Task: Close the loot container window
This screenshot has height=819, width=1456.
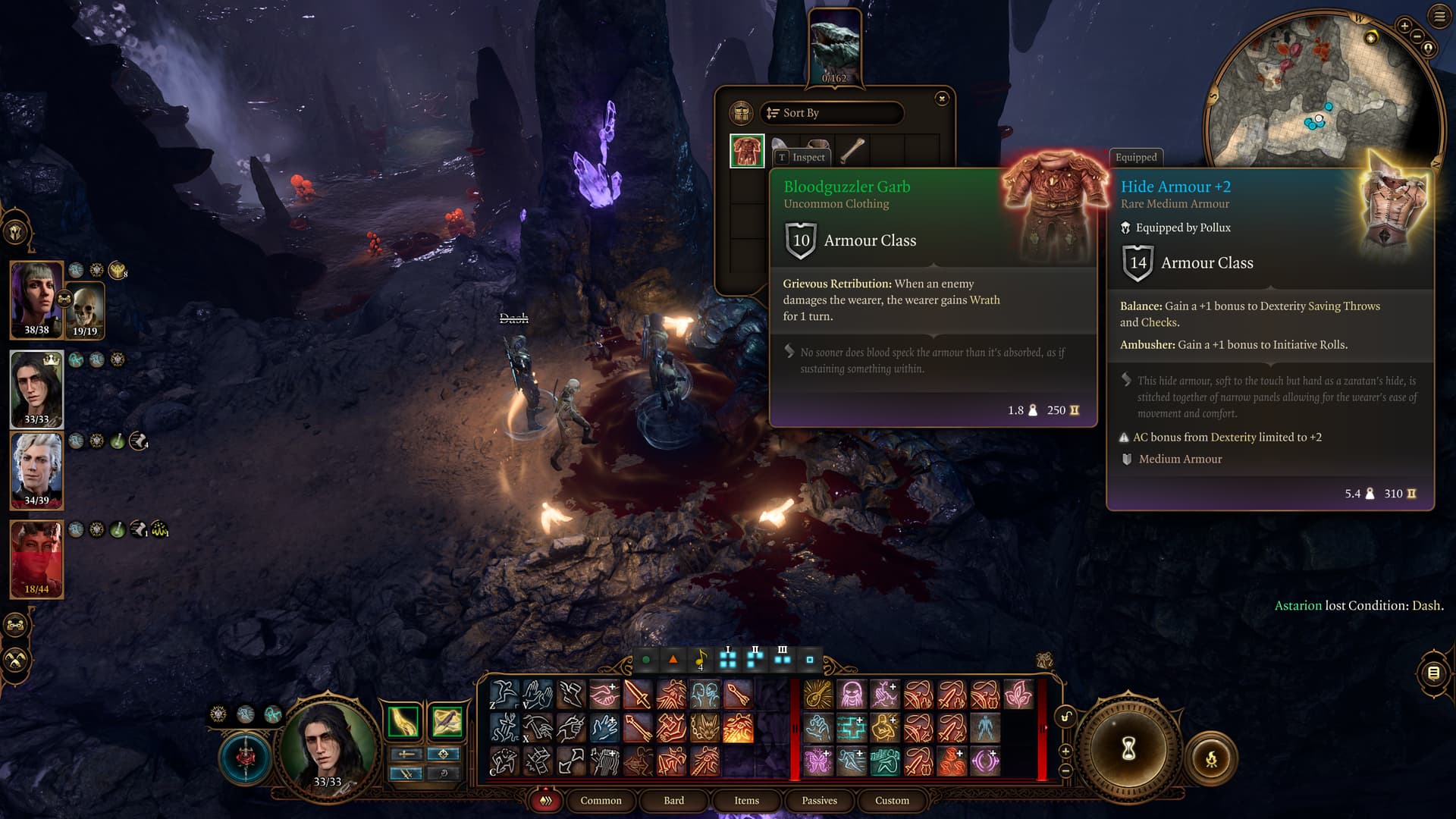Action: click(x=942, y=99)
